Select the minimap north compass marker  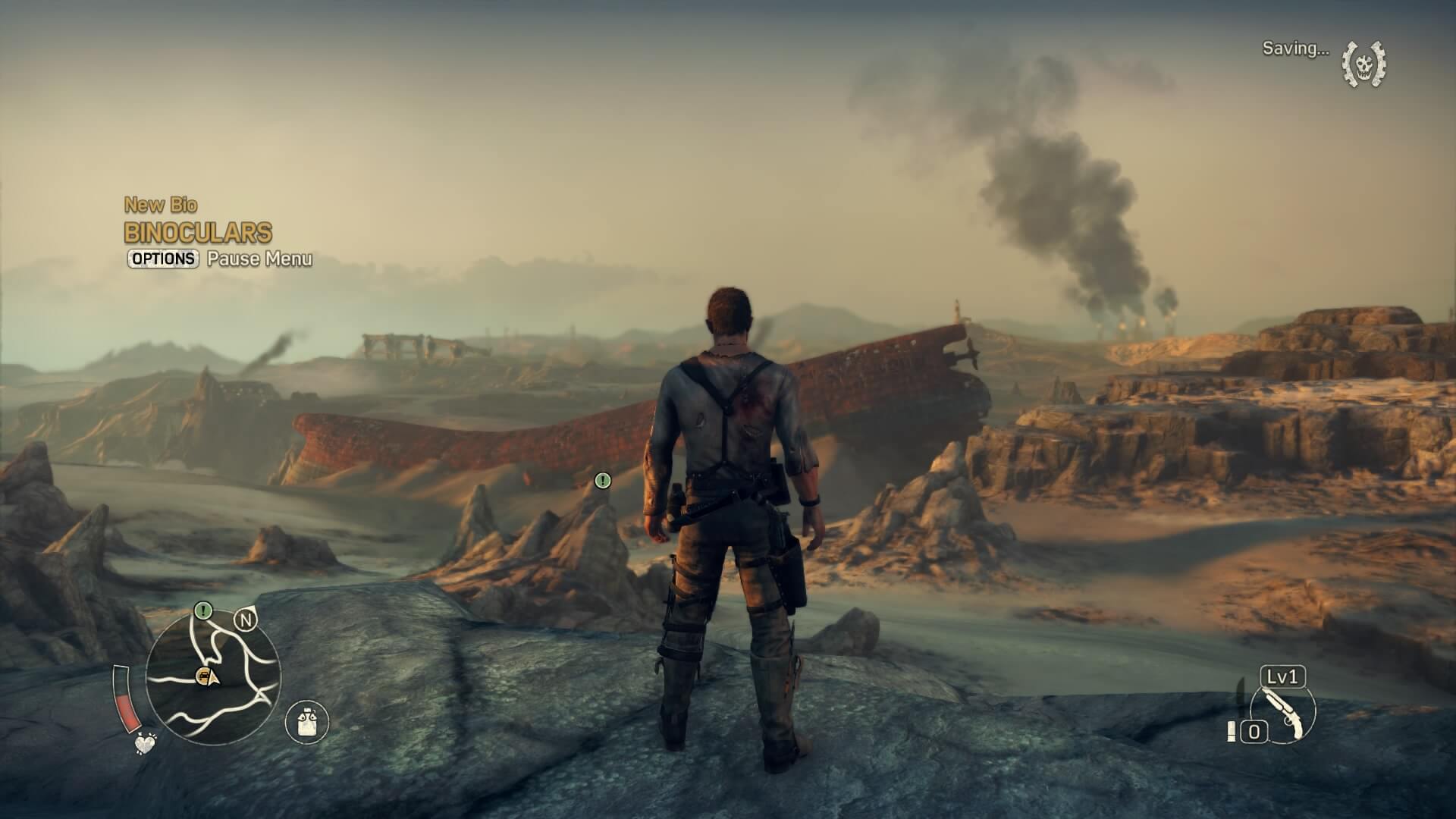pyautogui.click(x=246, y=620)
